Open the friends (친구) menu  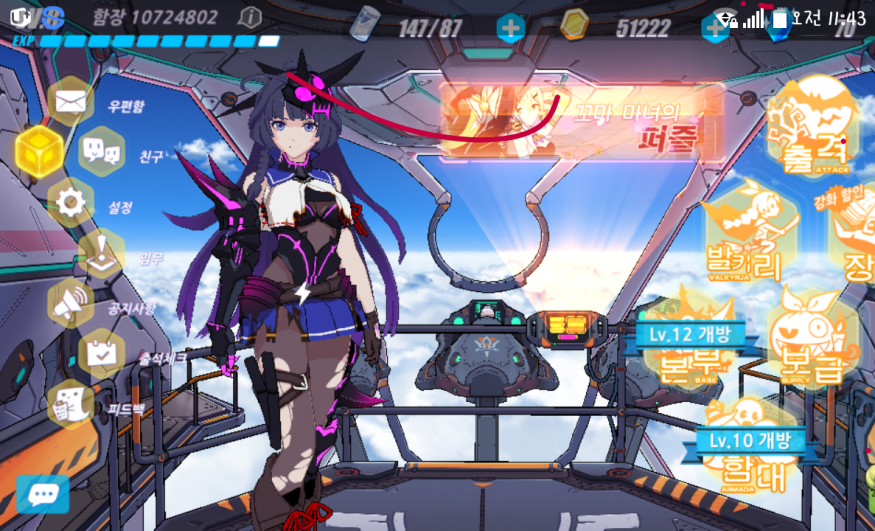click(x=101, y=153)
